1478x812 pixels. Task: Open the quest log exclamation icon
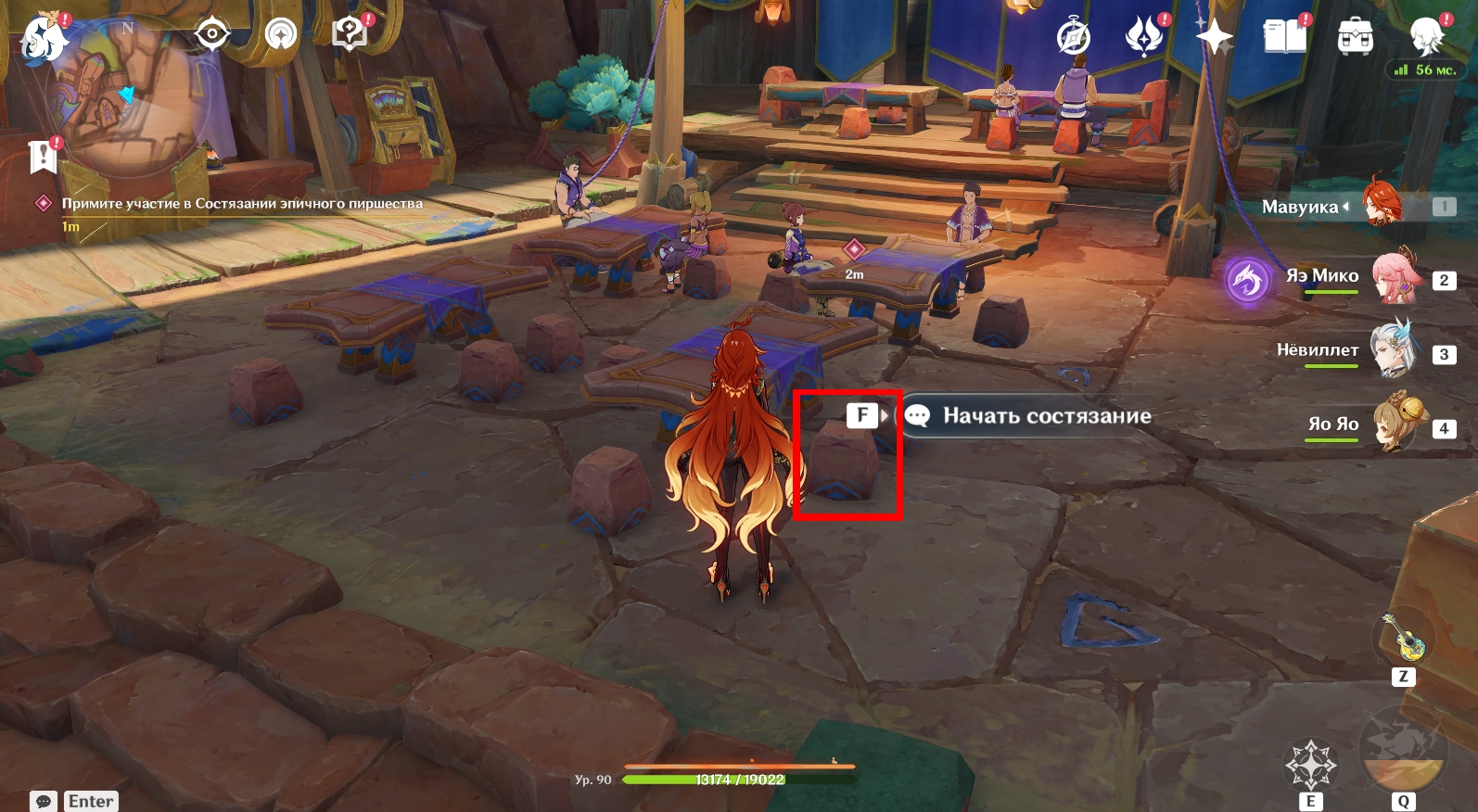pyautogui.click(x=43, y=157)
